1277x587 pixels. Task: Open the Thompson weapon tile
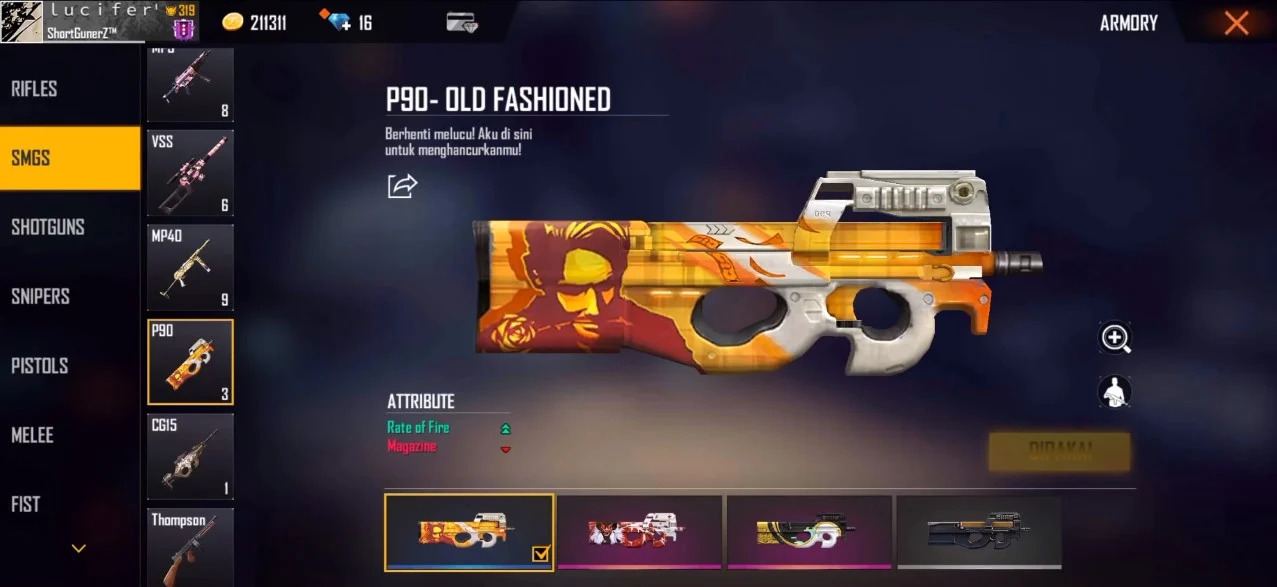tap(190, 546)
